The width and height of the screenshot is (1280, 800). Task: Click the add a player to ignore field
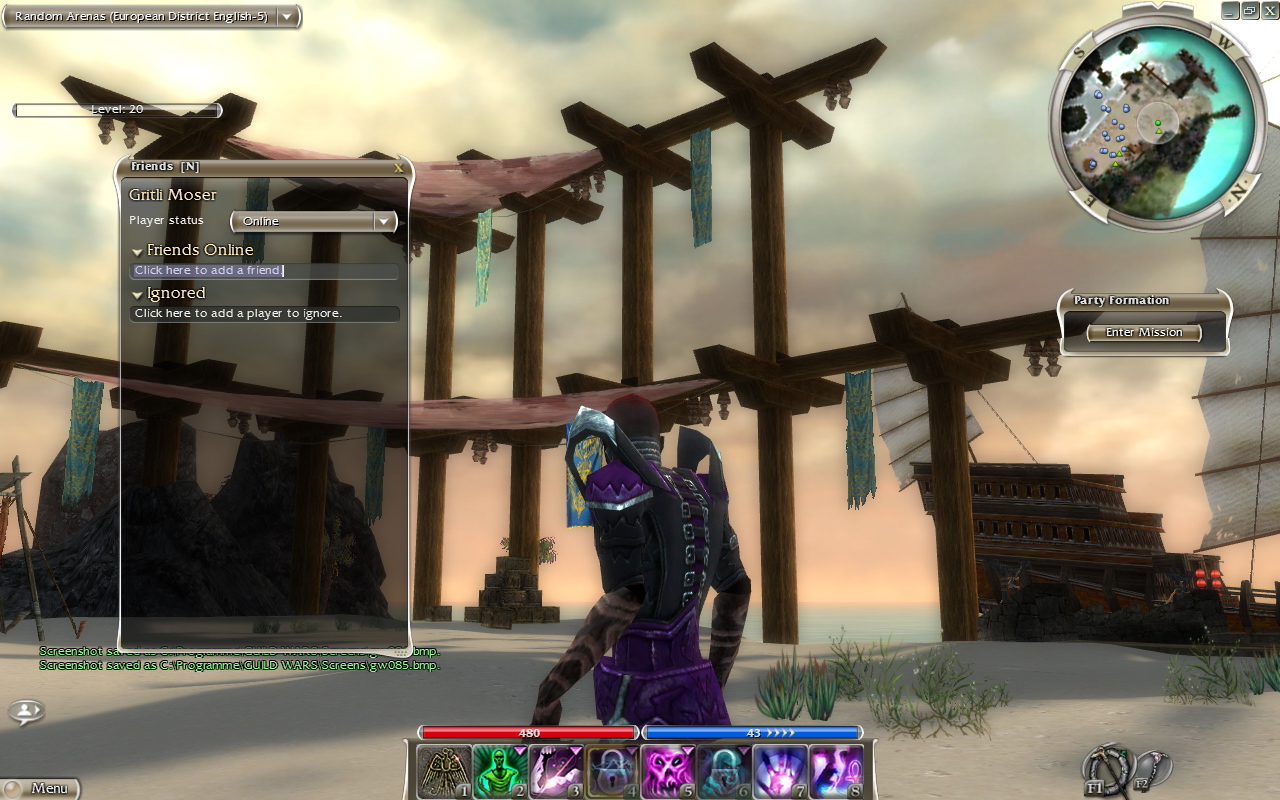click(264, 314)
